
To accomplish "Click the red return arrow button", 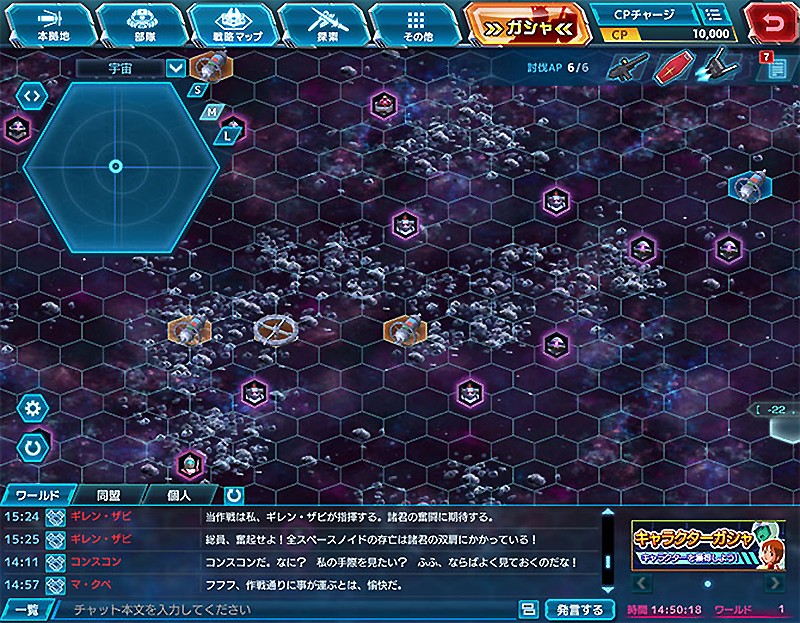I will [x=773, y=20].
